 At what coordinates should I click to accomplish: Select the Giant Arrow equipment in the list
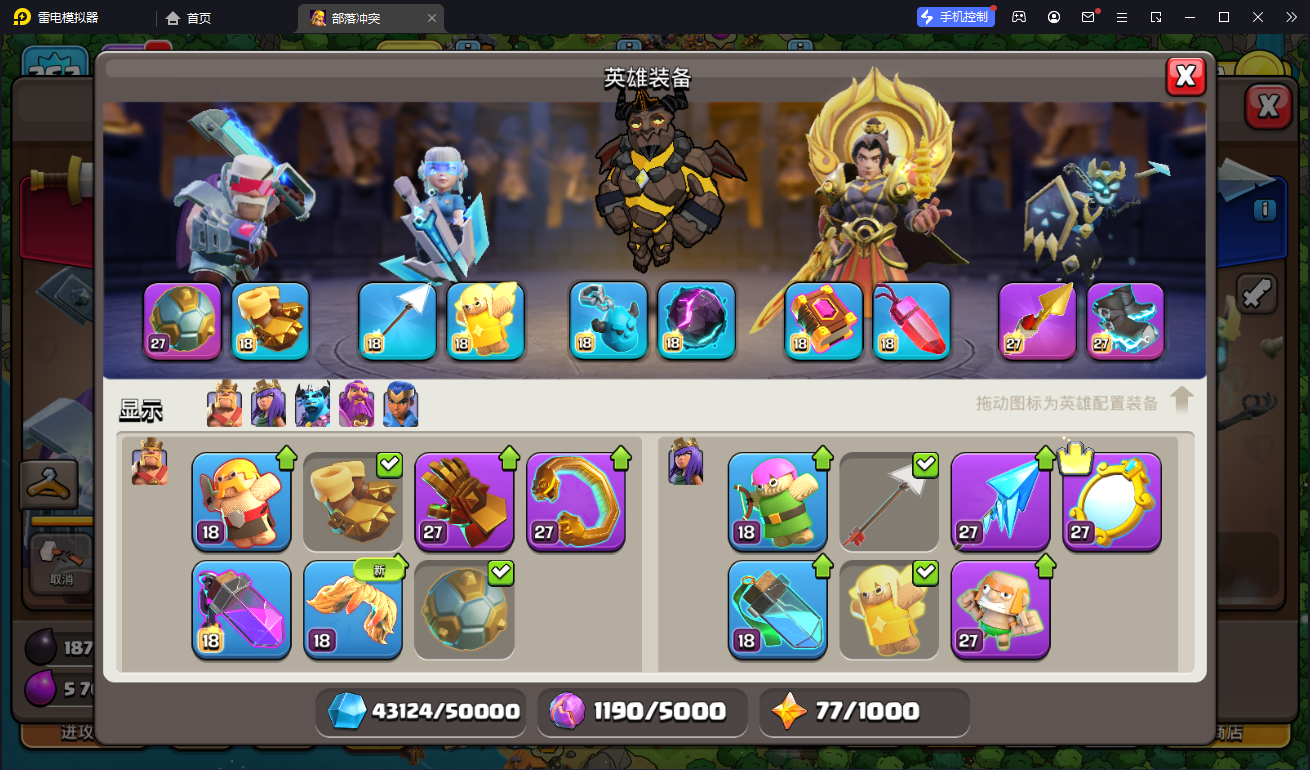click(889, 501)
